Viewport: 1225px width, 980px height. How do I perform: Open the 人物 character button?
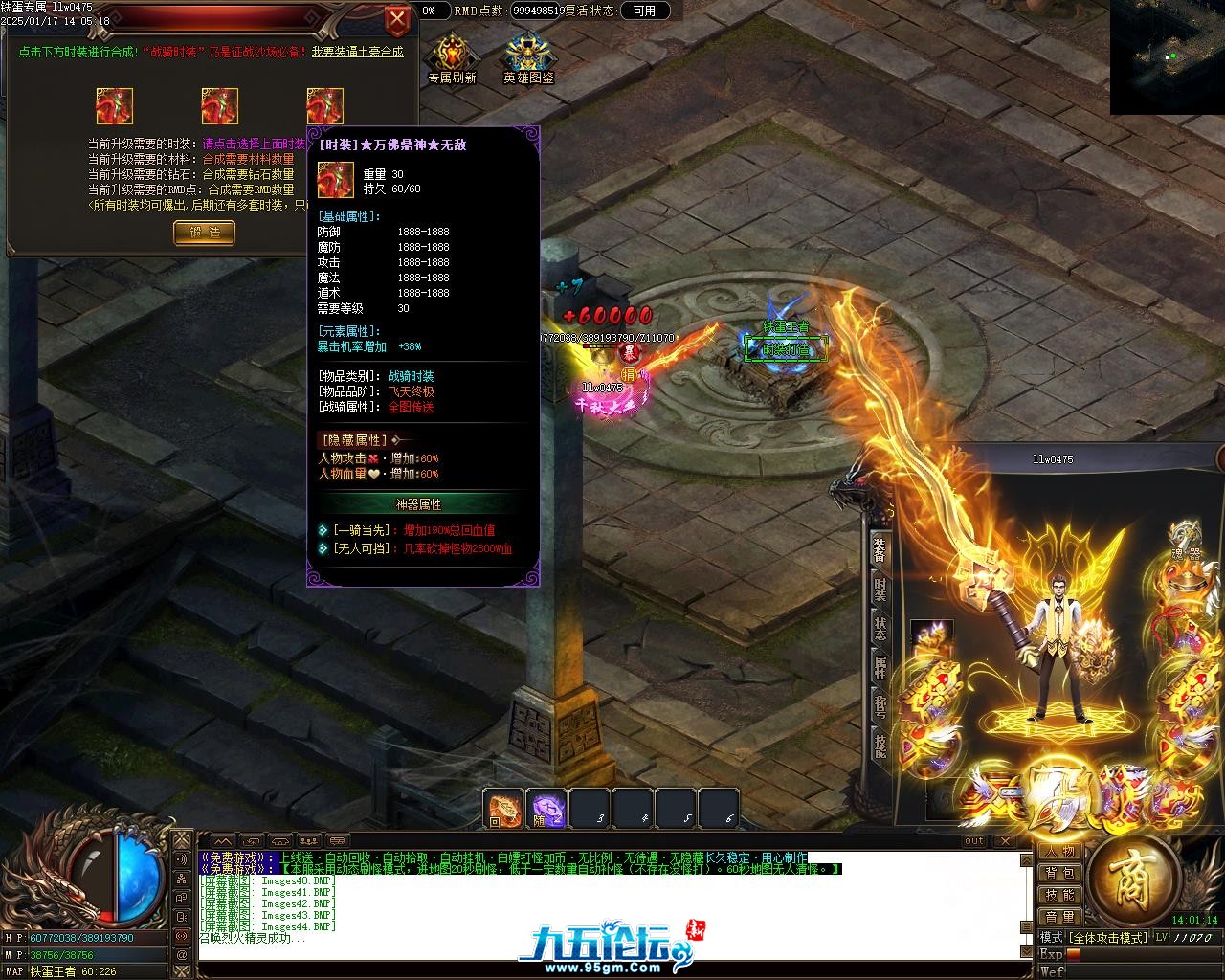pos(1059,852)
